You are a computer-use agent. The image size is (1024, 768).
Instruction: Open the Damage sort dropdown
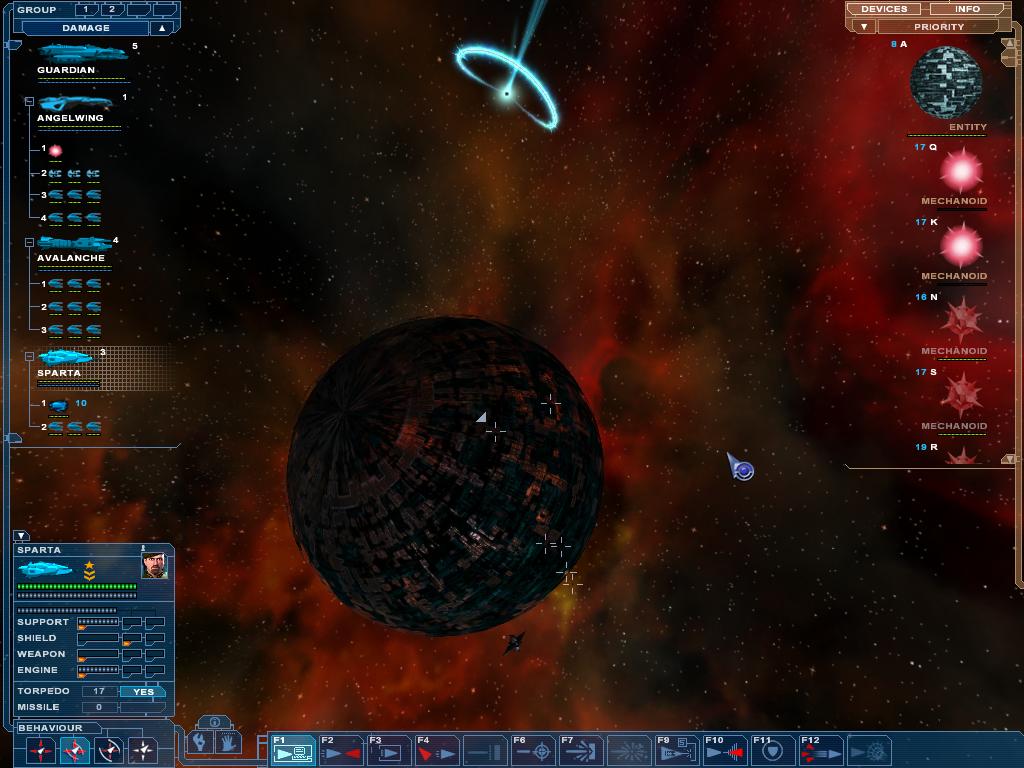tap(86, 28)
